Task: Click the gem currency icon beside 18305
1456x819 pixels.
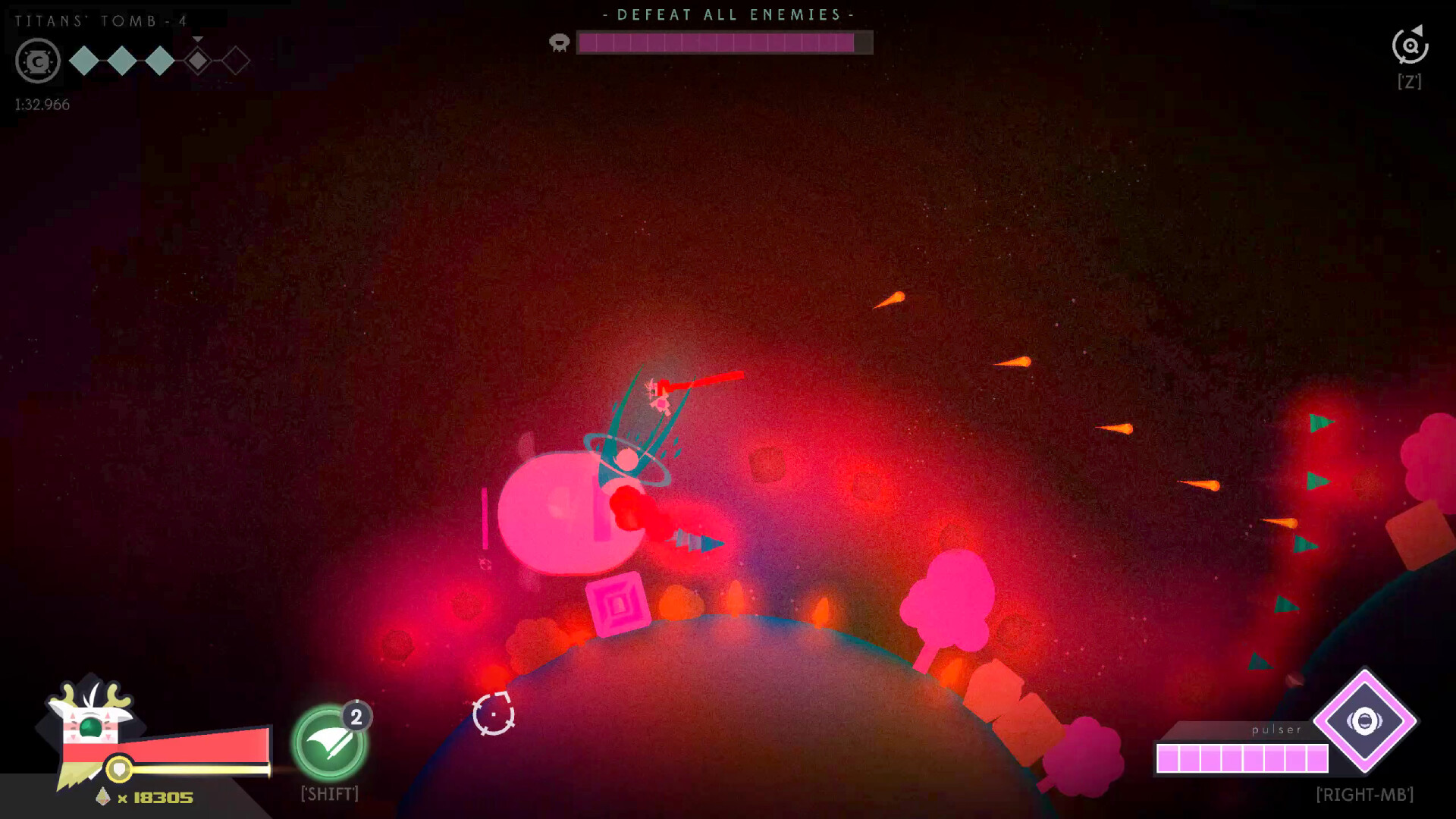Action: 104,797
